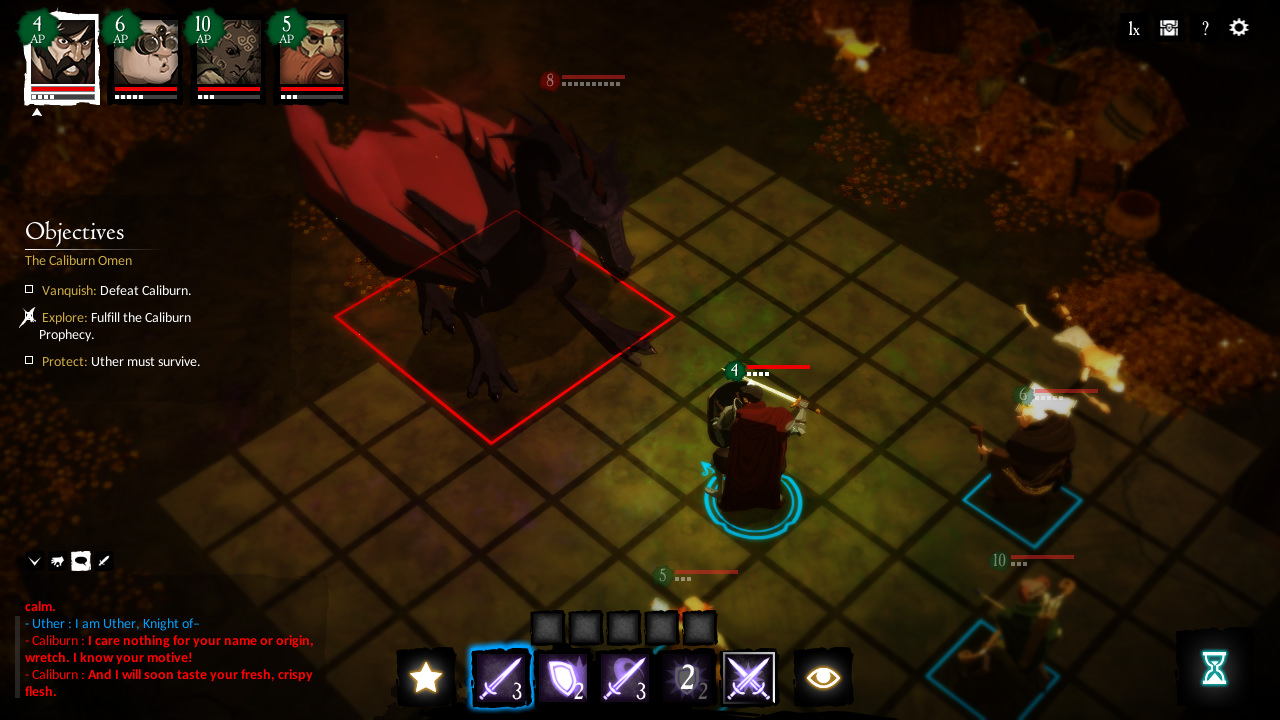
Task: Activate the star special ability button
Action: pyautogui.click(x=426, y=677)
